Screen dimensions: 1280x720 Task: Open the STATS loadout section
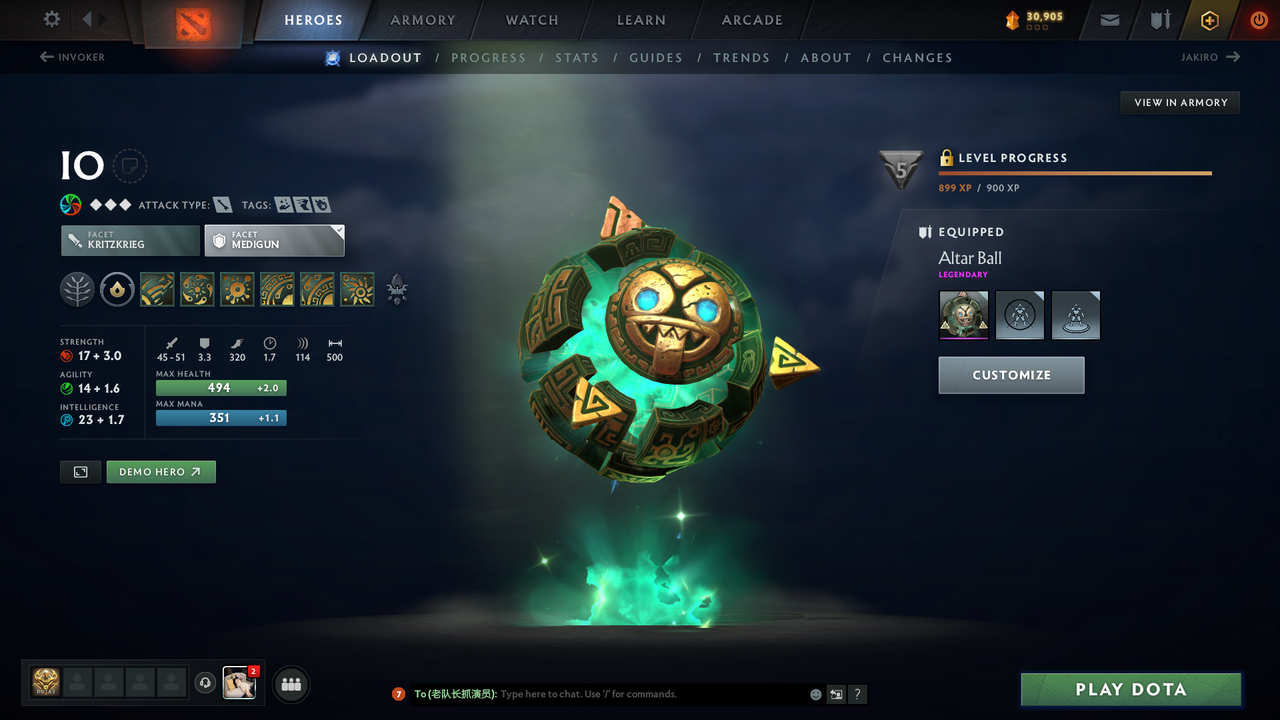click(x=577, y=57)
